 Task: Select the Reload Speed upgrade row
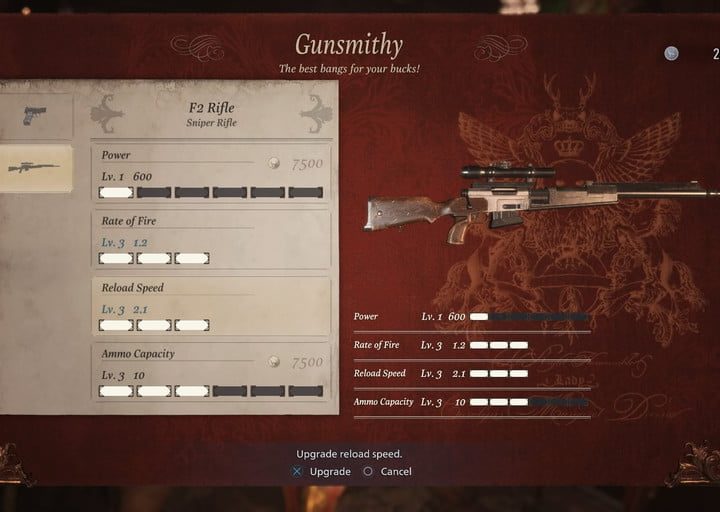[211, 306]
